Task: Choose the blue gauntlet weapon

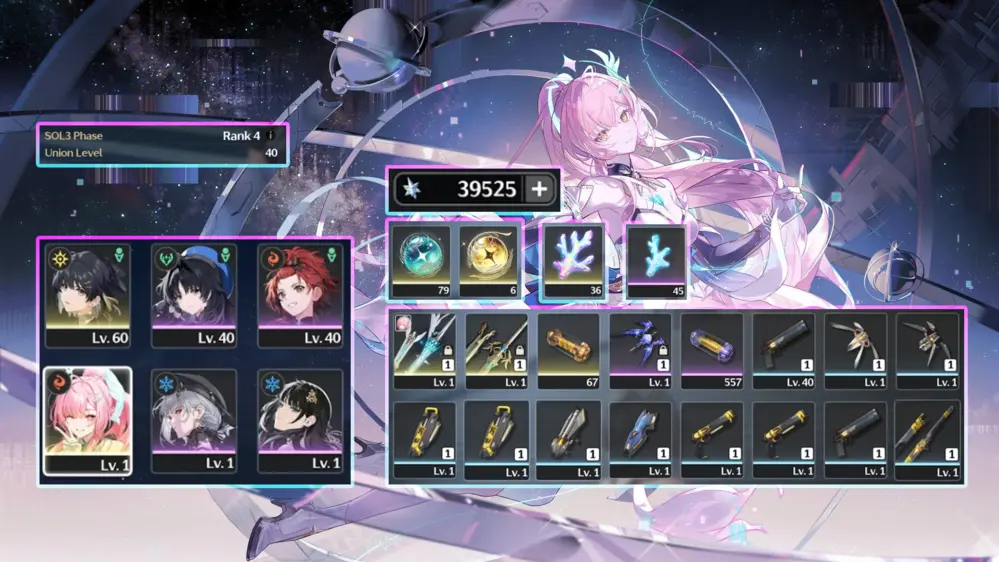Action: pyautogui.click(x=641, y=438)
